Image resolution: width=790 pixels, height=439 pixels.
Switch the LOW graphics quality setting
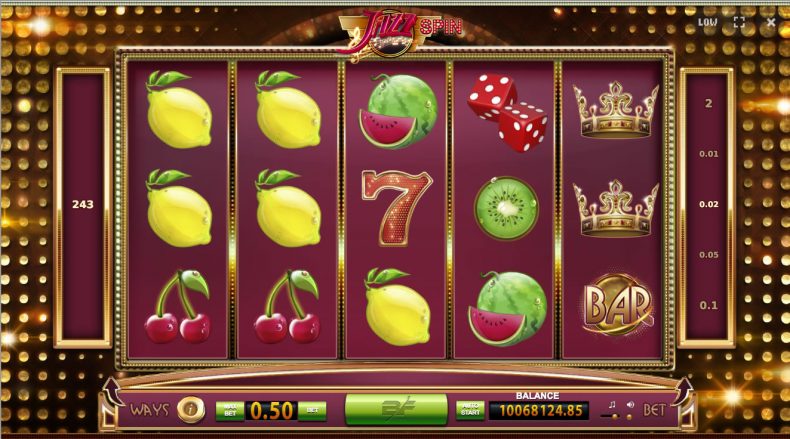pyautogui.click(x=708, y=21)
